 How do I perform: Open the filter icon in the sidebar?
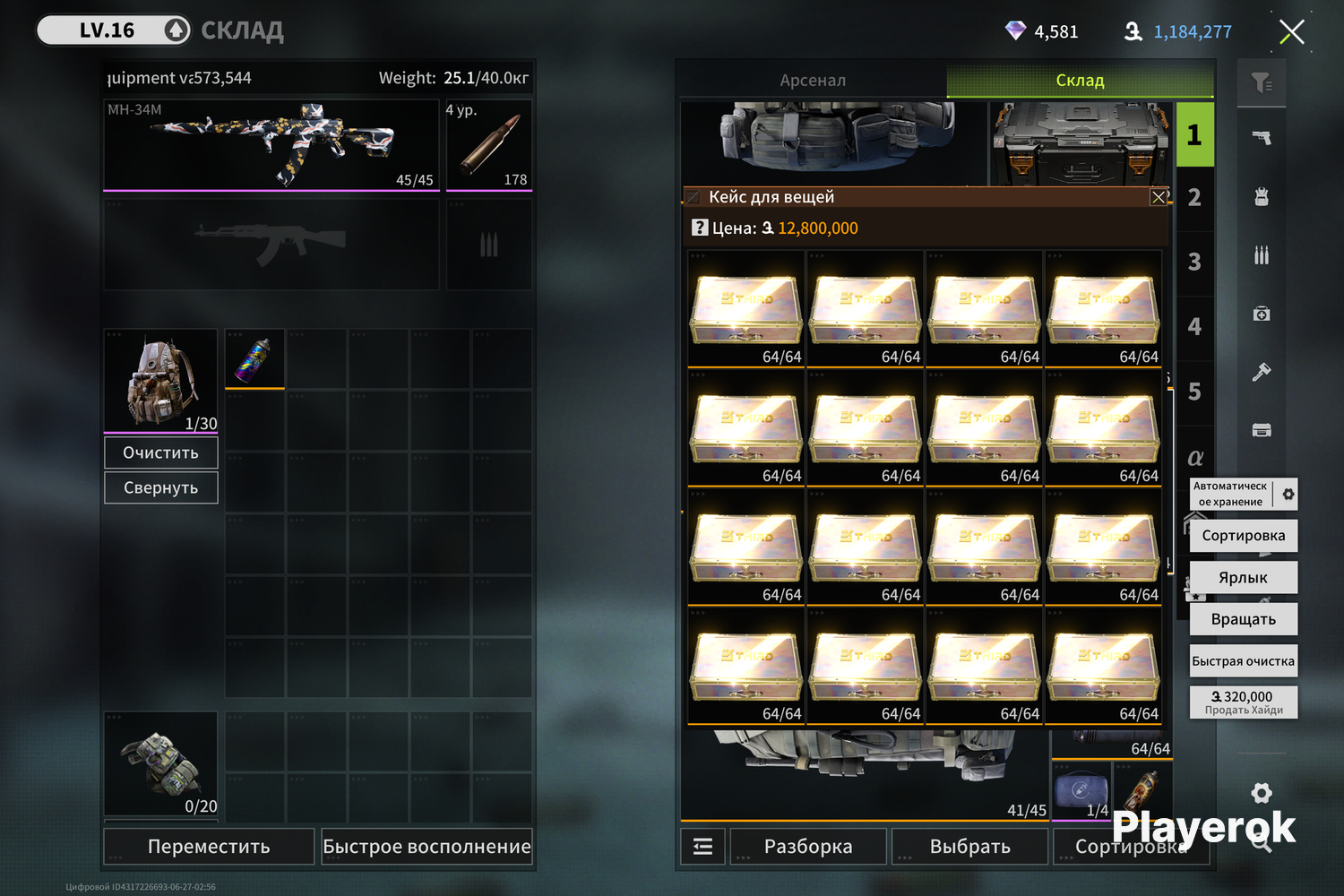tap(1262, 83)
